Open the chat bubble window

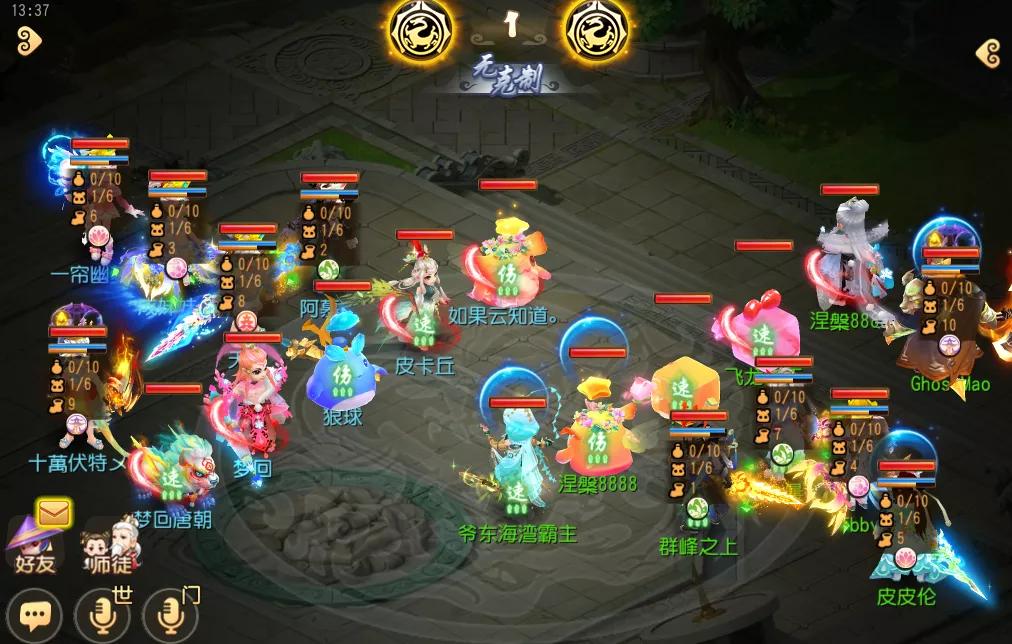tap(36, 614)
